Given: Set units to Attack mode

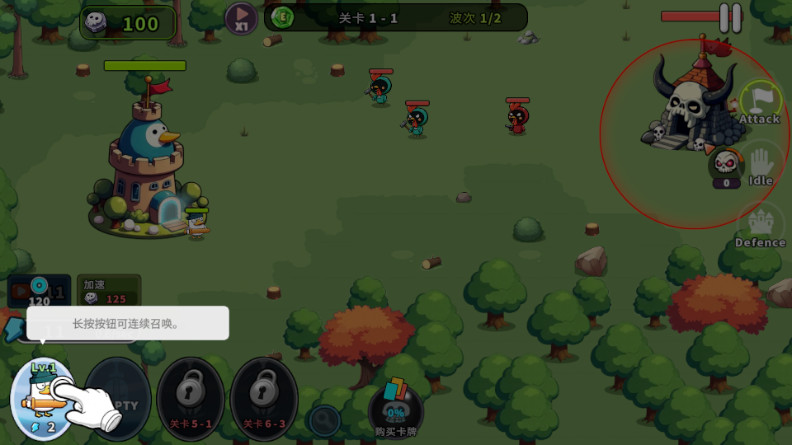Looking at the screenshot, I should (x=760, y=104).
